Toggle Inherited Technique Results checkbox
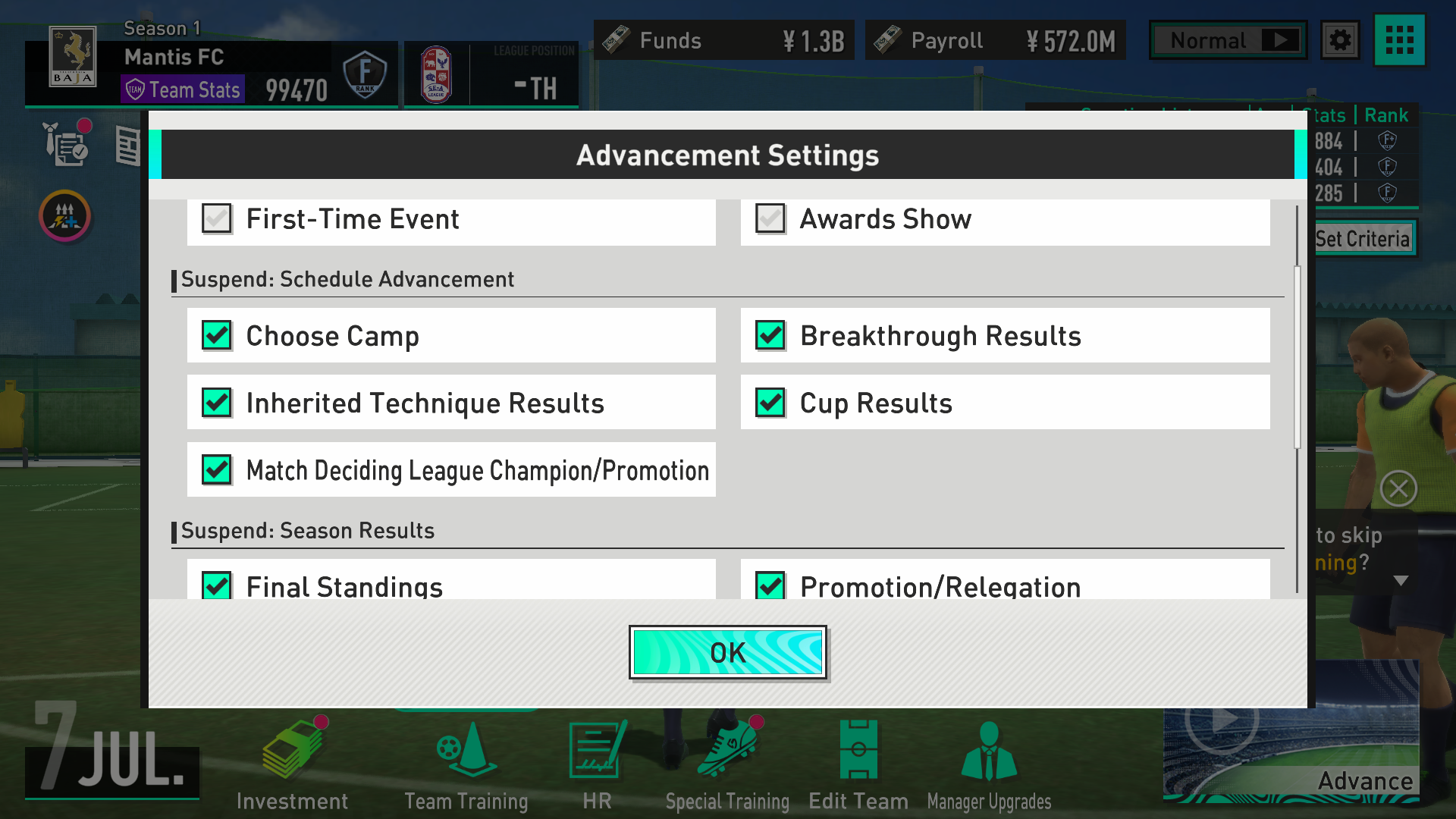 click(x=217, y=403)
